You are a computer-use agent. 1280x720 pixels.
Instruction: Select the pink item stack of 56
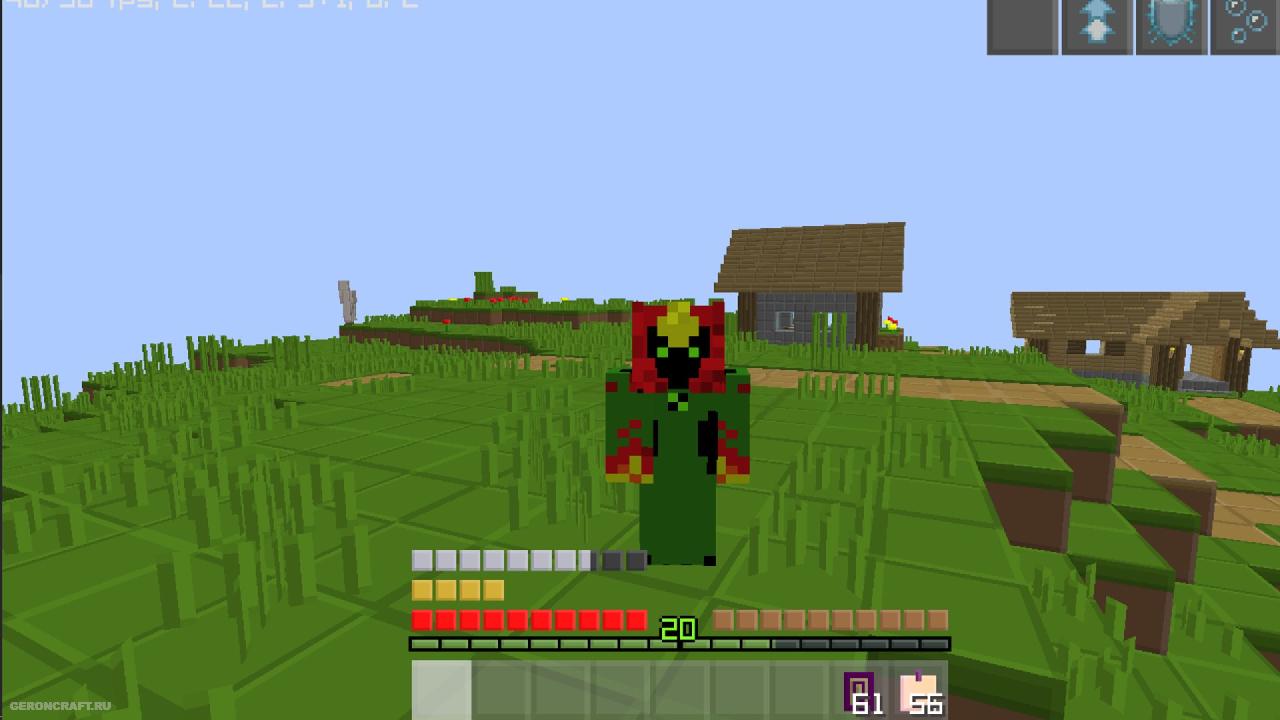pos(920,692)
